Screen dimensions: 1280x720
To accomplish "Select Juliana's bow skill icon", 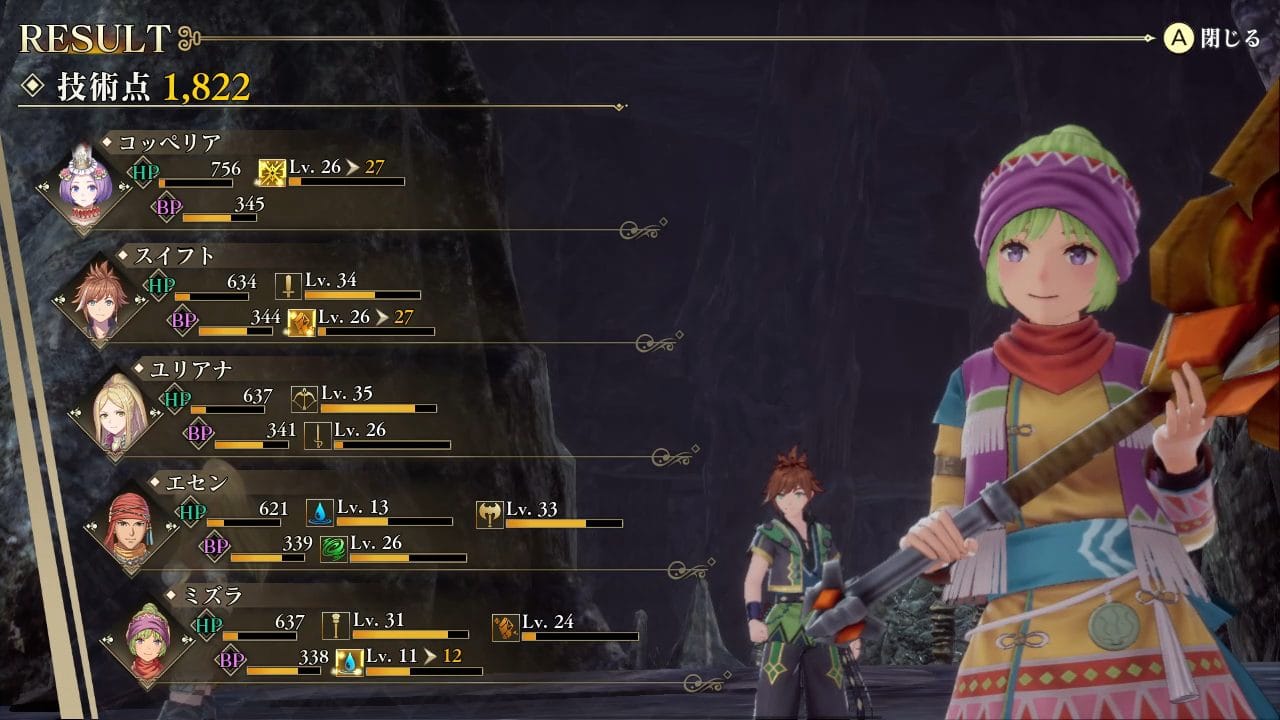I will [x=304, y=400].
